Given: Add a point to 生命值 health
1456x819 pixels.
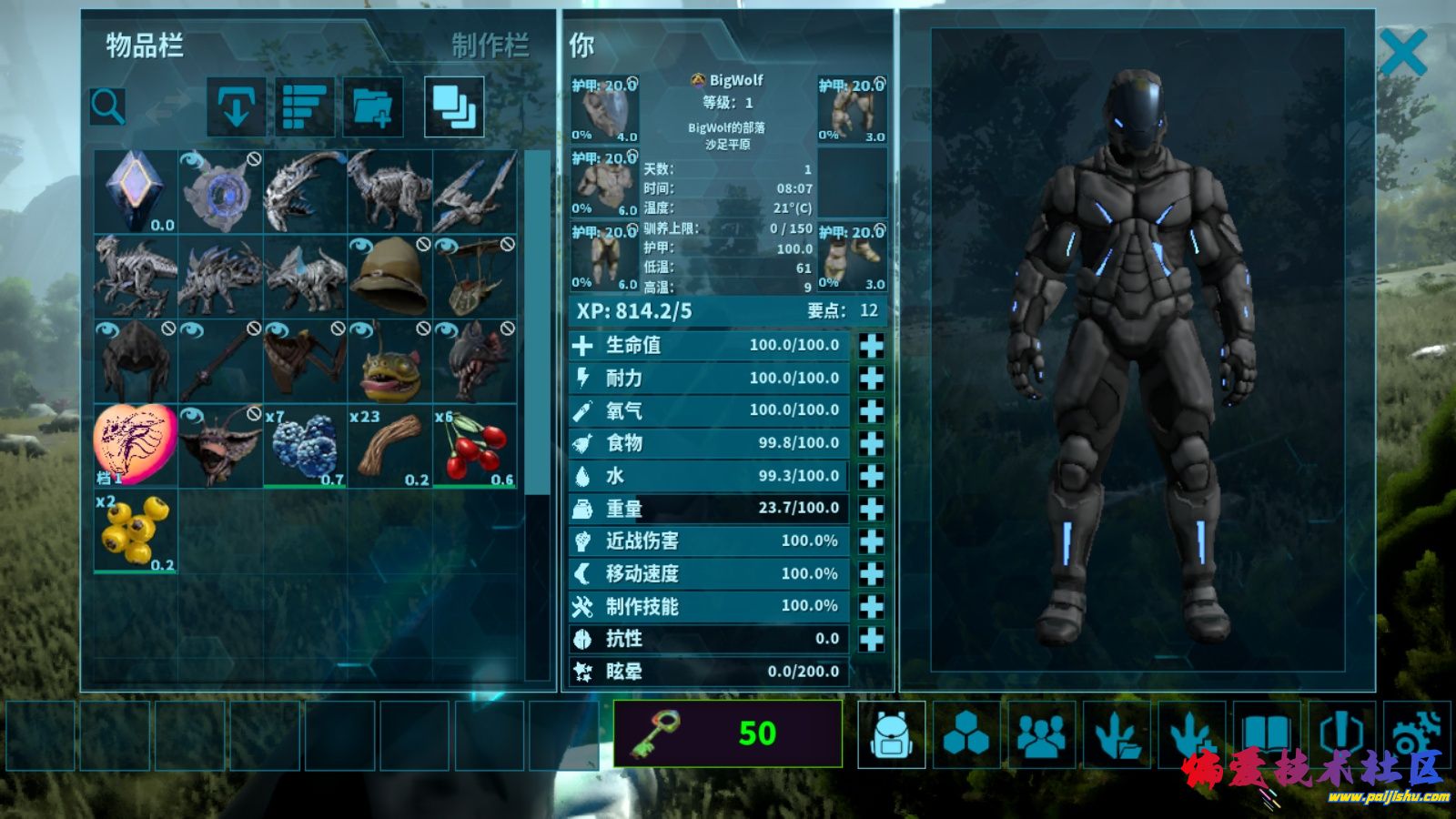Looking at the screenshot, I should [x=871, y=346].
